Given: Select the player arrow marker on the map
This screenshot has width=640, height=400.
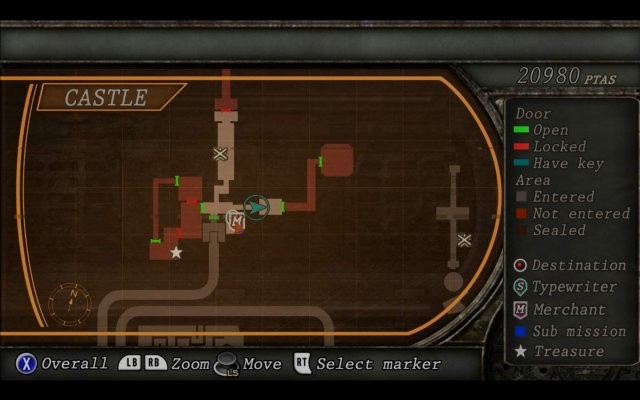Looking at the screenshot, I should pos(257,207).
